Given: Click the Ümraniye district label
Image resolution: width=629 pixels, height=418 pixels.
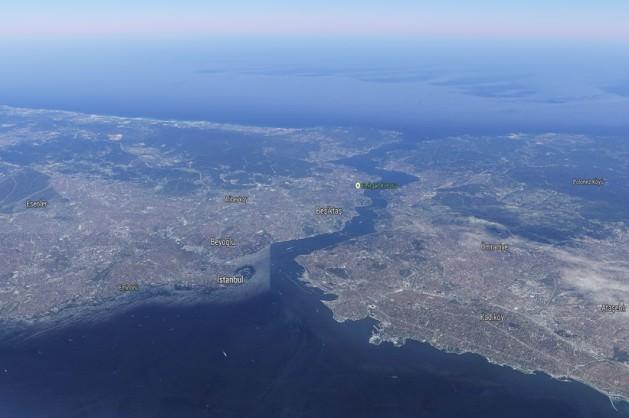Looking at the screenshot, I should click(494, 246).
